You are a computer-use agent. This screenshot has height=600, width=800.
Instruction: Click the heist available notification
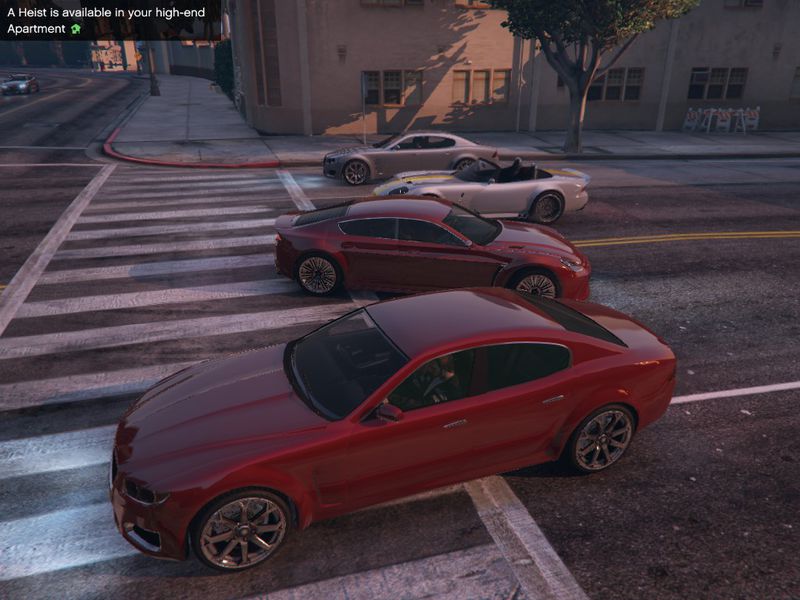pos(109,20)
